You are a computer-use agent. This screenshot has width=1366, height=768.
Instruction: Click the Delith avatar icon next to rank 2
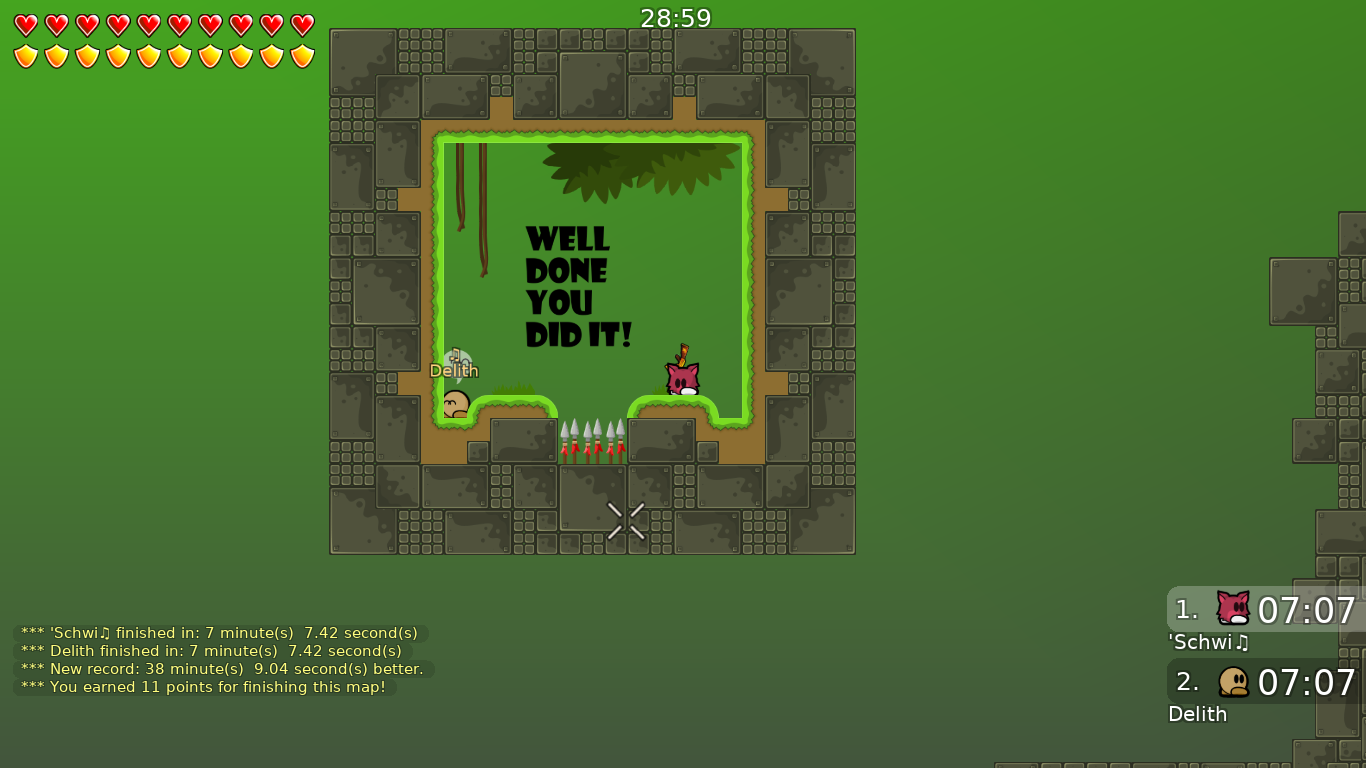tap(1232, 681)
